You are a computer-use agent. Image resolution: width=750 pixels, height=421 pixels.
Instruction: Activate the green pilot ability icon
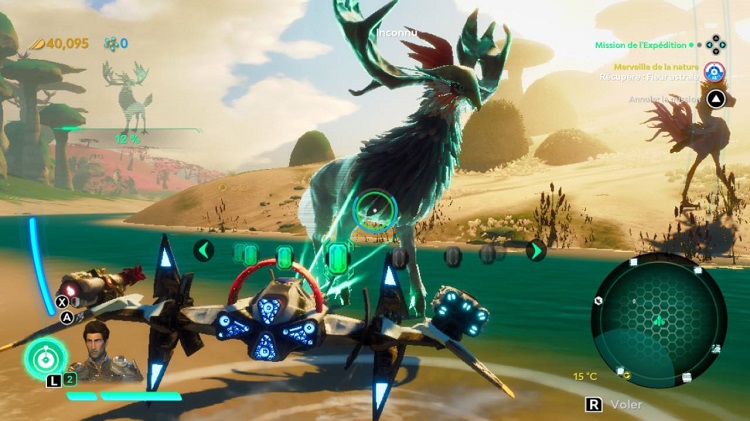pos(45,359)
